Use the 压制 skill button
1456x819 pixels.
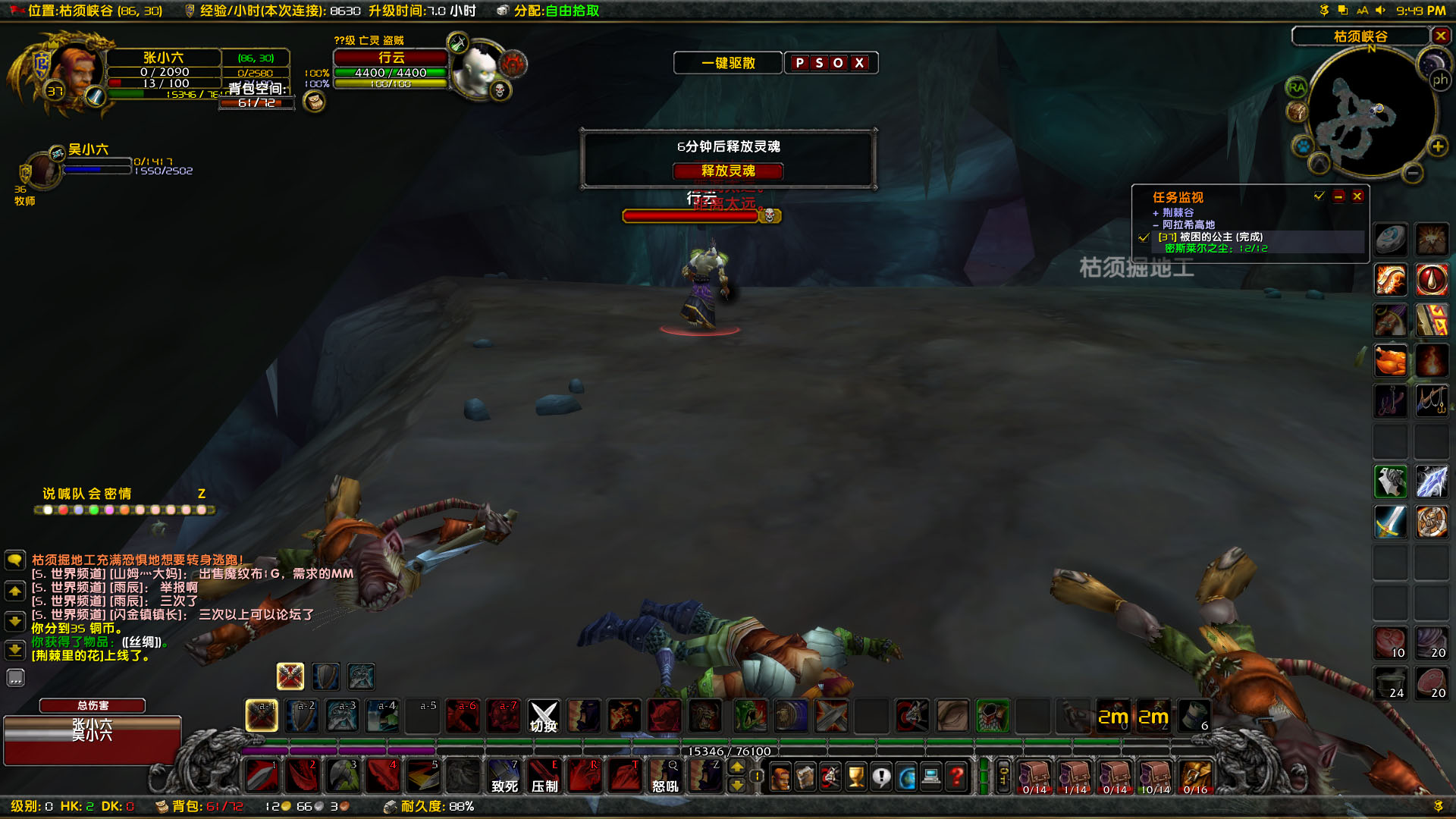544,774
